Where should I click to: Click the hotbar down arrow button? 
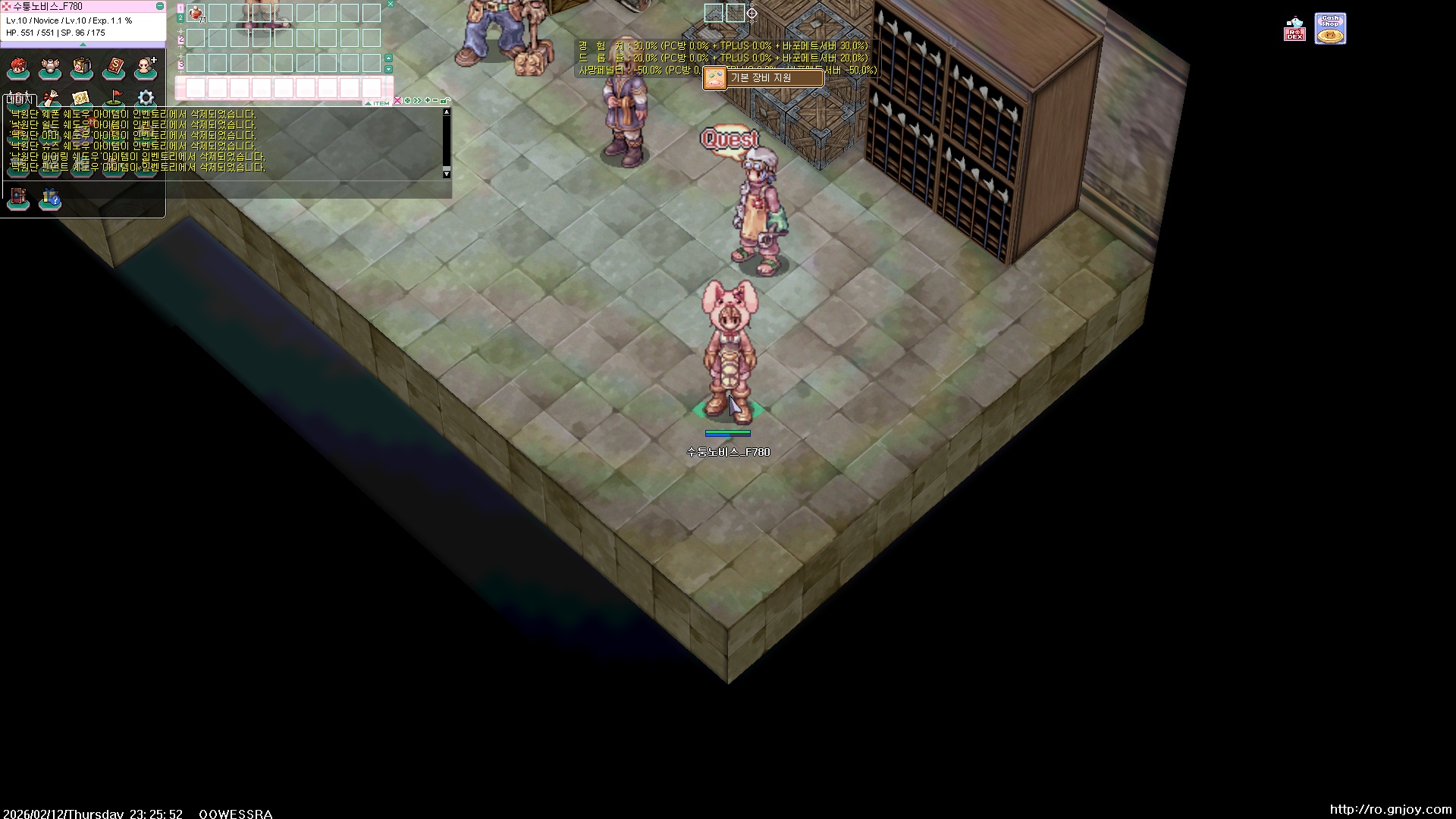click(x=389, y=70)
